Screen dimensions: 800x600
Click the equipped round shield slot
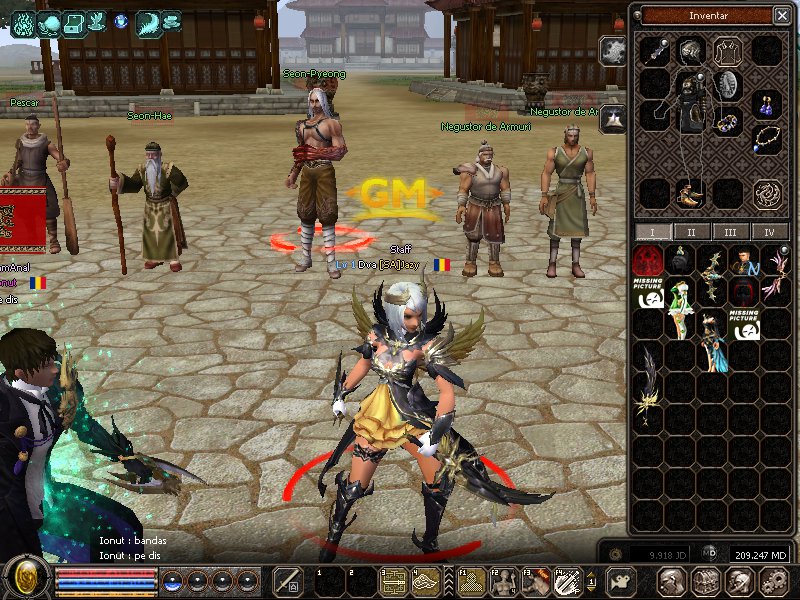click(x=727, y=85)
